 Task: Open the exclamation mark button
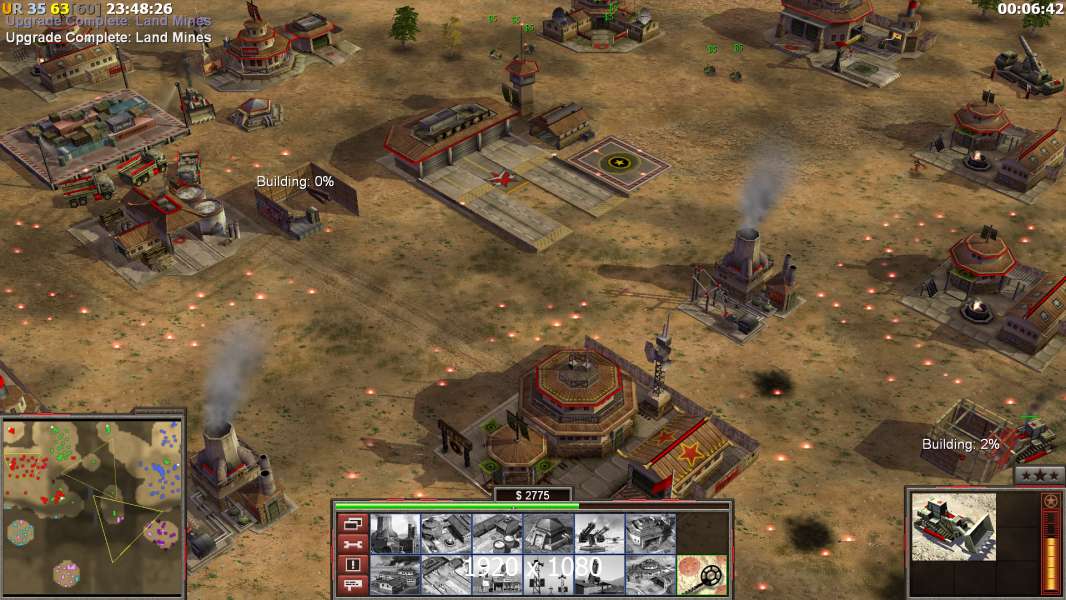[351, 564]
